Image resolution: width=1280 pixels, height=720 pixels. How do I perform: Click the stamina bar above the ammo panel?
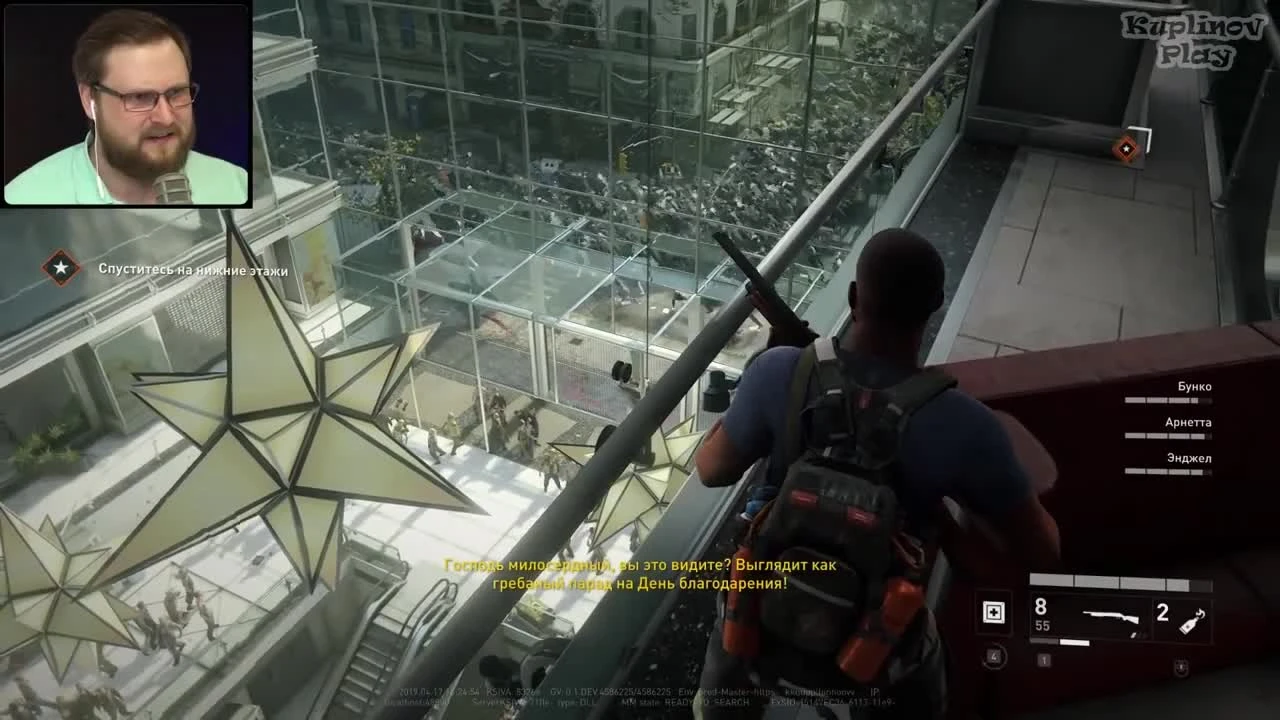tap(1120, 582)
